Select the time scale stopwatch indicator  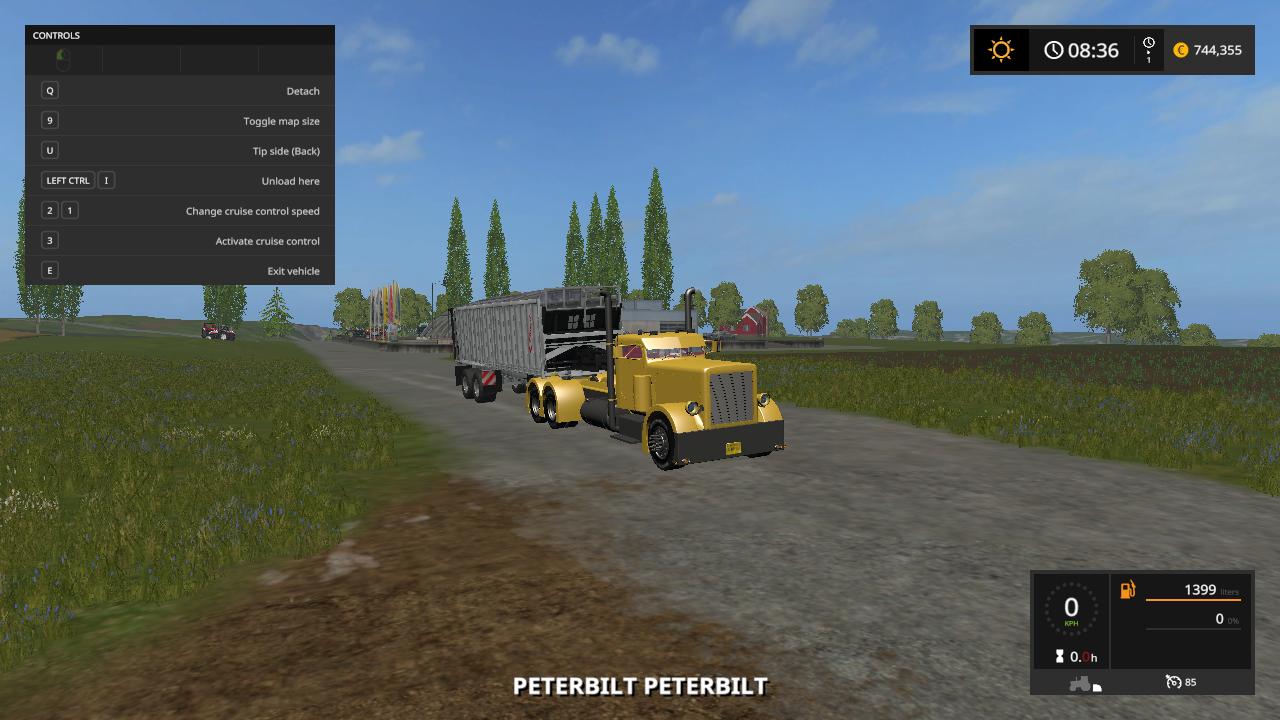(x=1148, y=49)
